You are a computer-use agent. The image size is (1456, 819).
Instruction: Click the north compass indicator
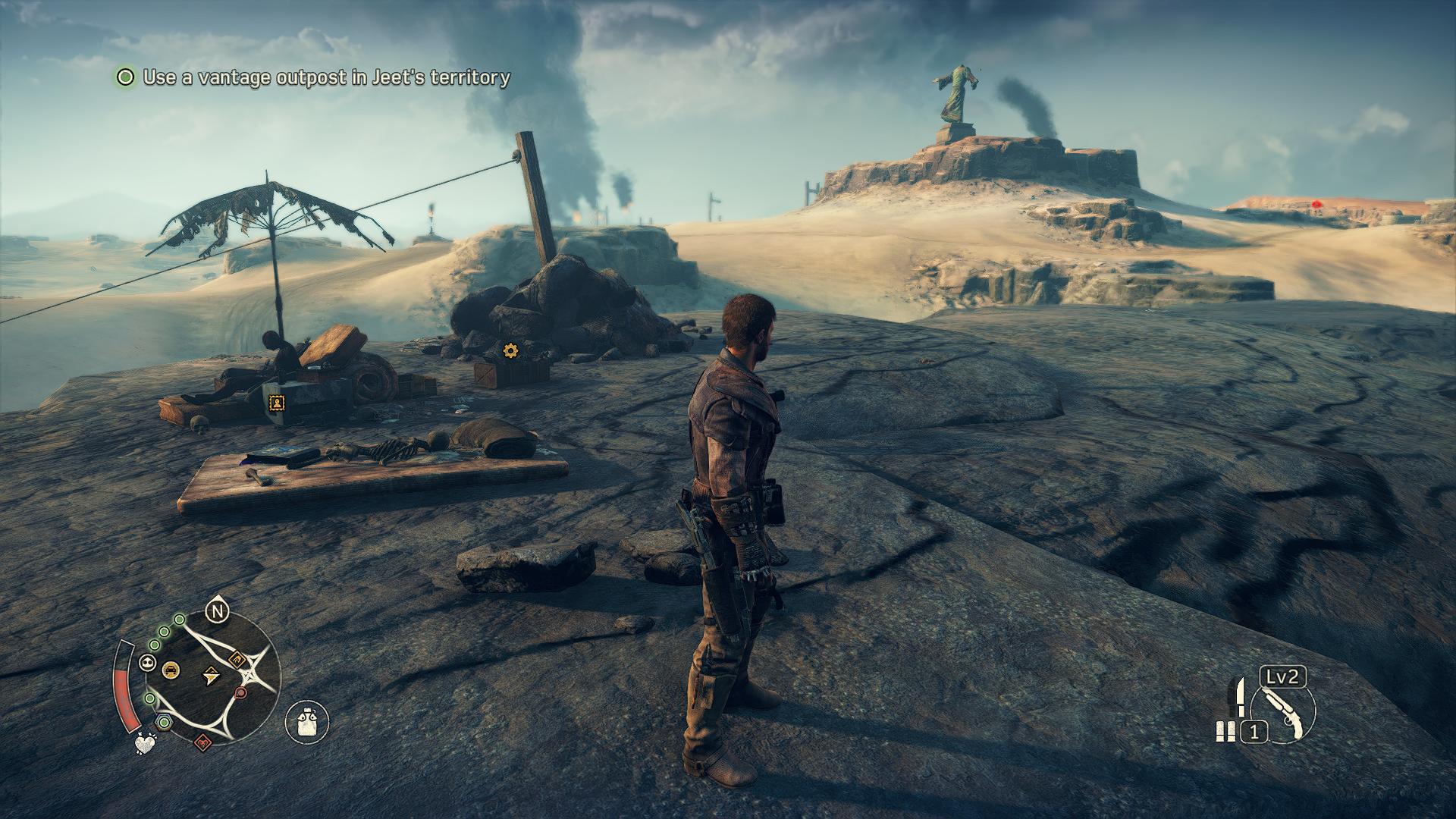(218, 610)
